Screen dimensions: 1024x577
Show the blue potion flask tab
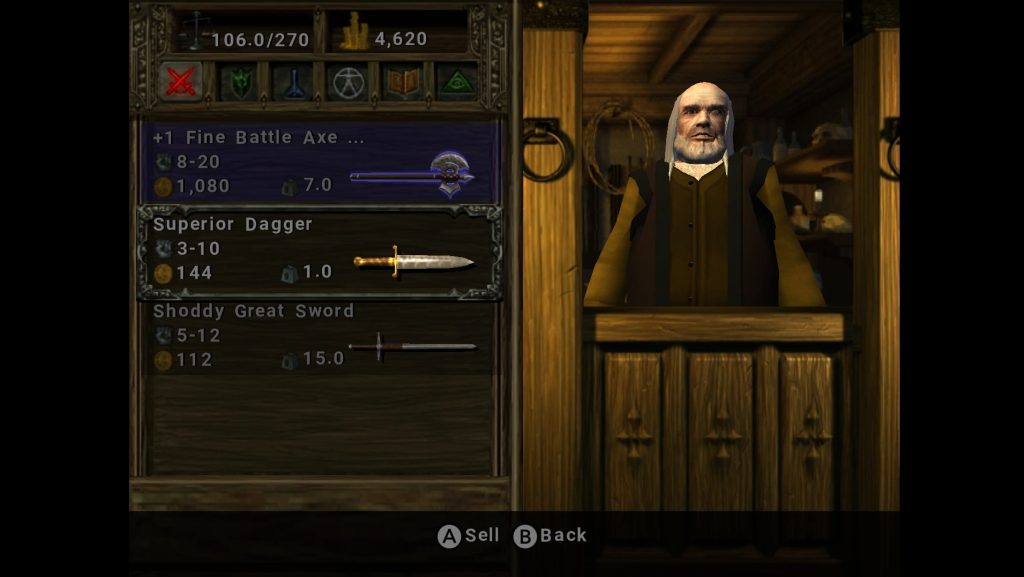pyautogui.click(x=294, y=83)
